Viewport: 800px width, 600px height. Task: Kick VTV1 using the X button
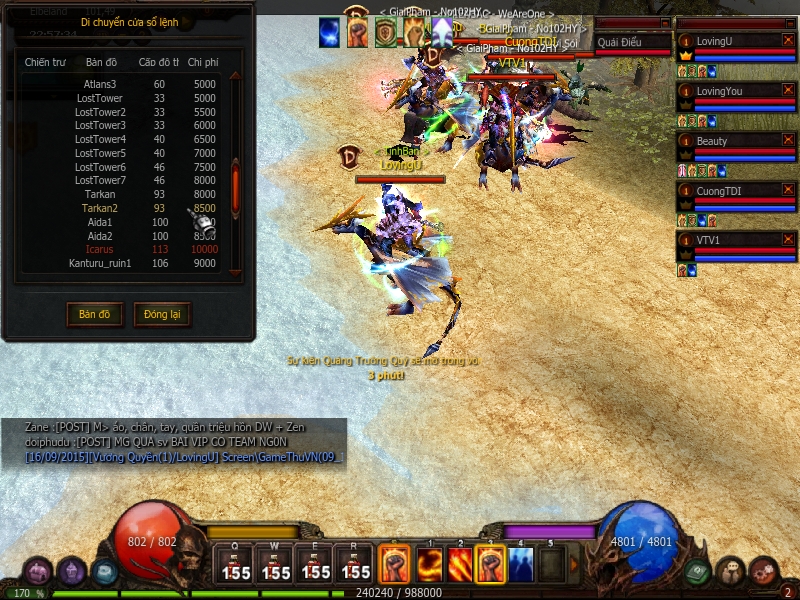(x=788, y=239)
